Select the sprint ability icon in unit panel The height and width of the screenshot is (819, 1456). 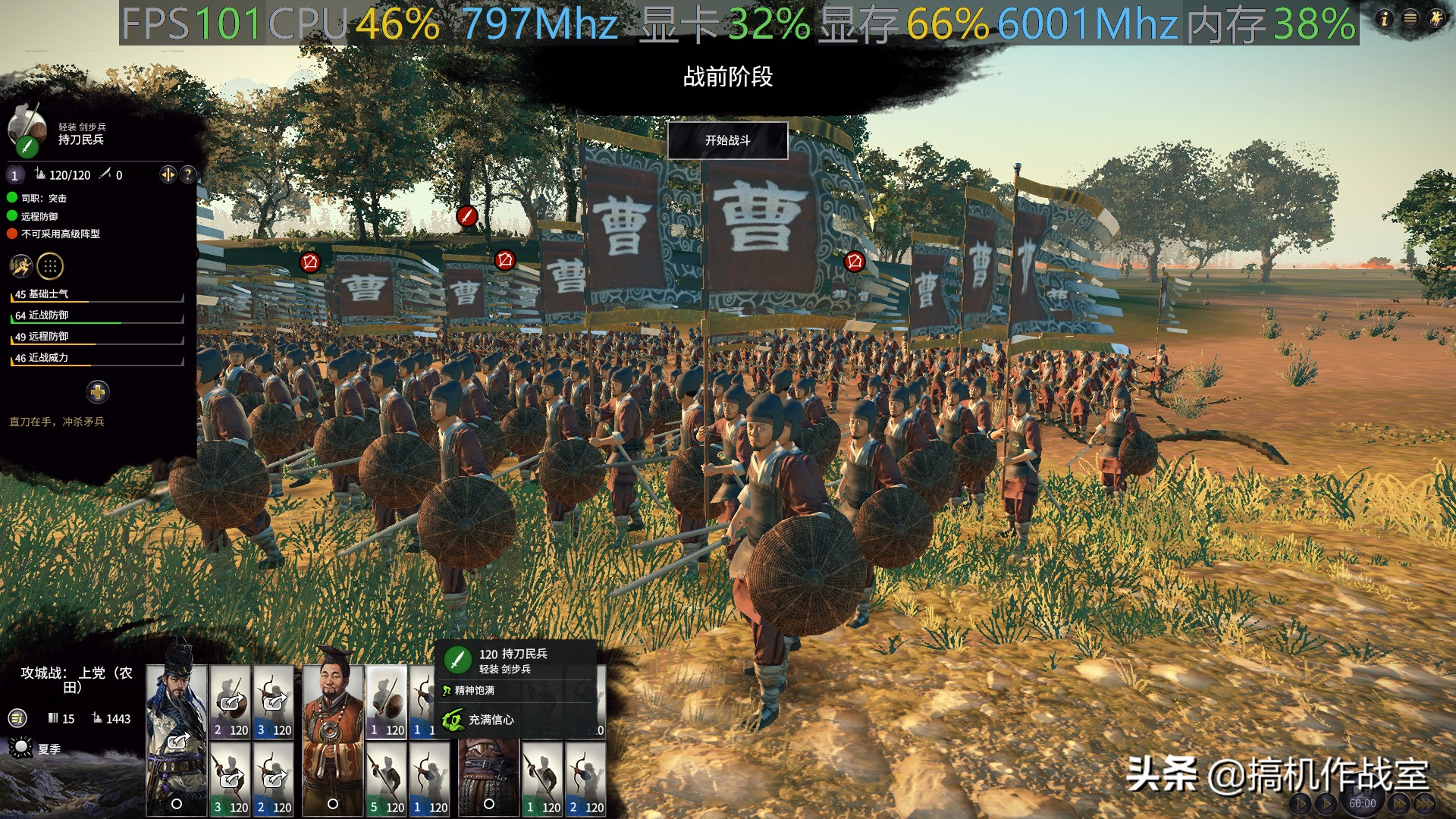pos(21,265)
